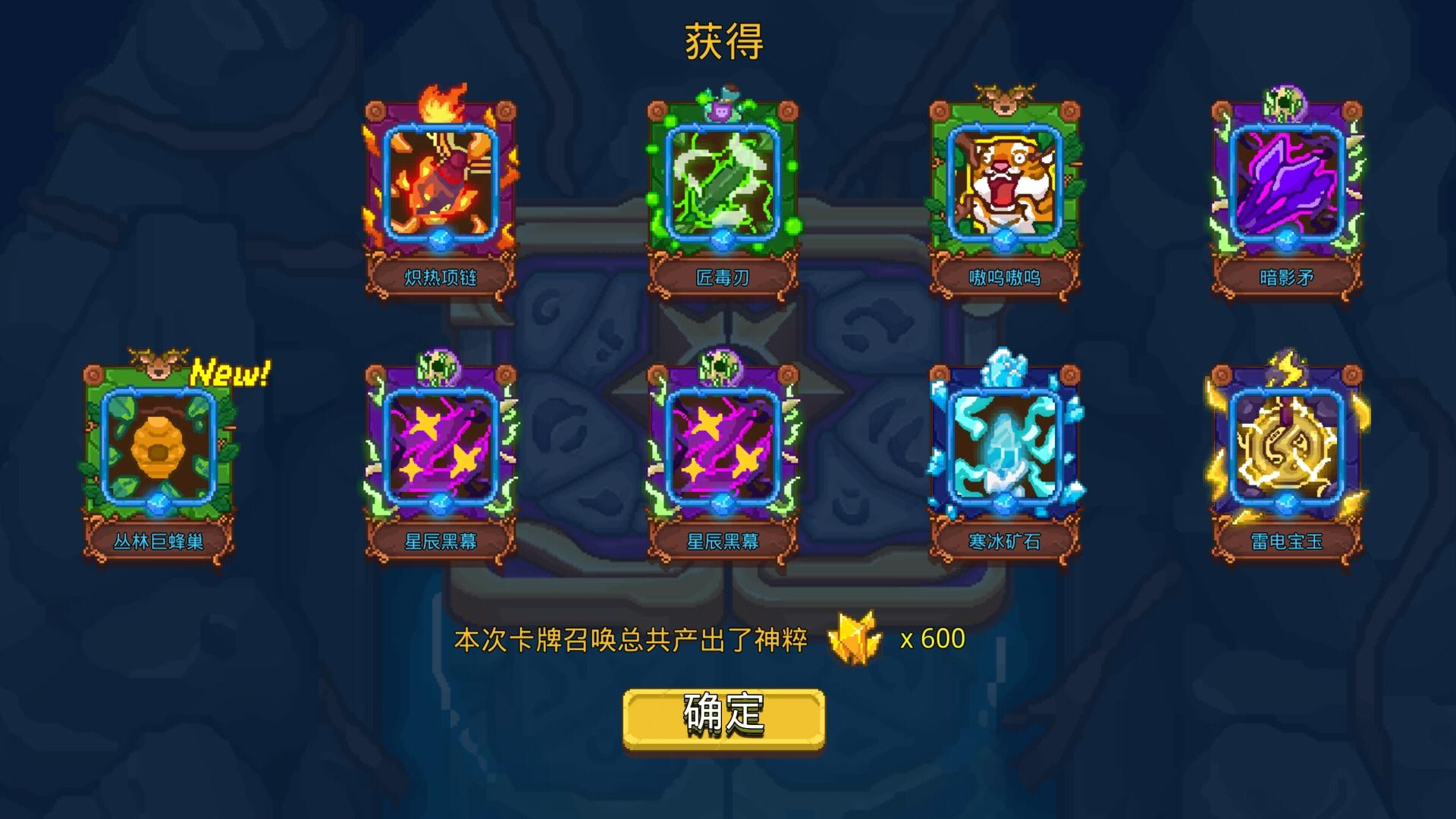Select the 暗影矛 shadow spear card
The height and width of the screenshot is (819, 1456).
[1285, 190]
